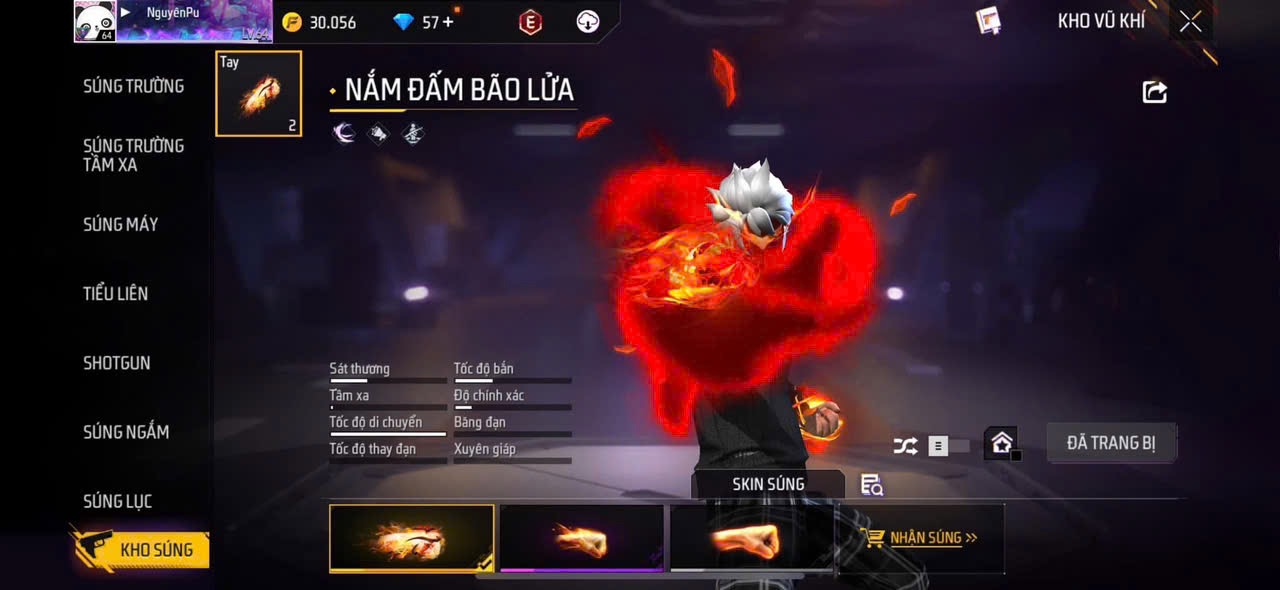Share the Nắm Đấm Bão Lửa skin
Image resolution: width=1280 pixels, height=590 pixels.
[x=1154, y=92]
